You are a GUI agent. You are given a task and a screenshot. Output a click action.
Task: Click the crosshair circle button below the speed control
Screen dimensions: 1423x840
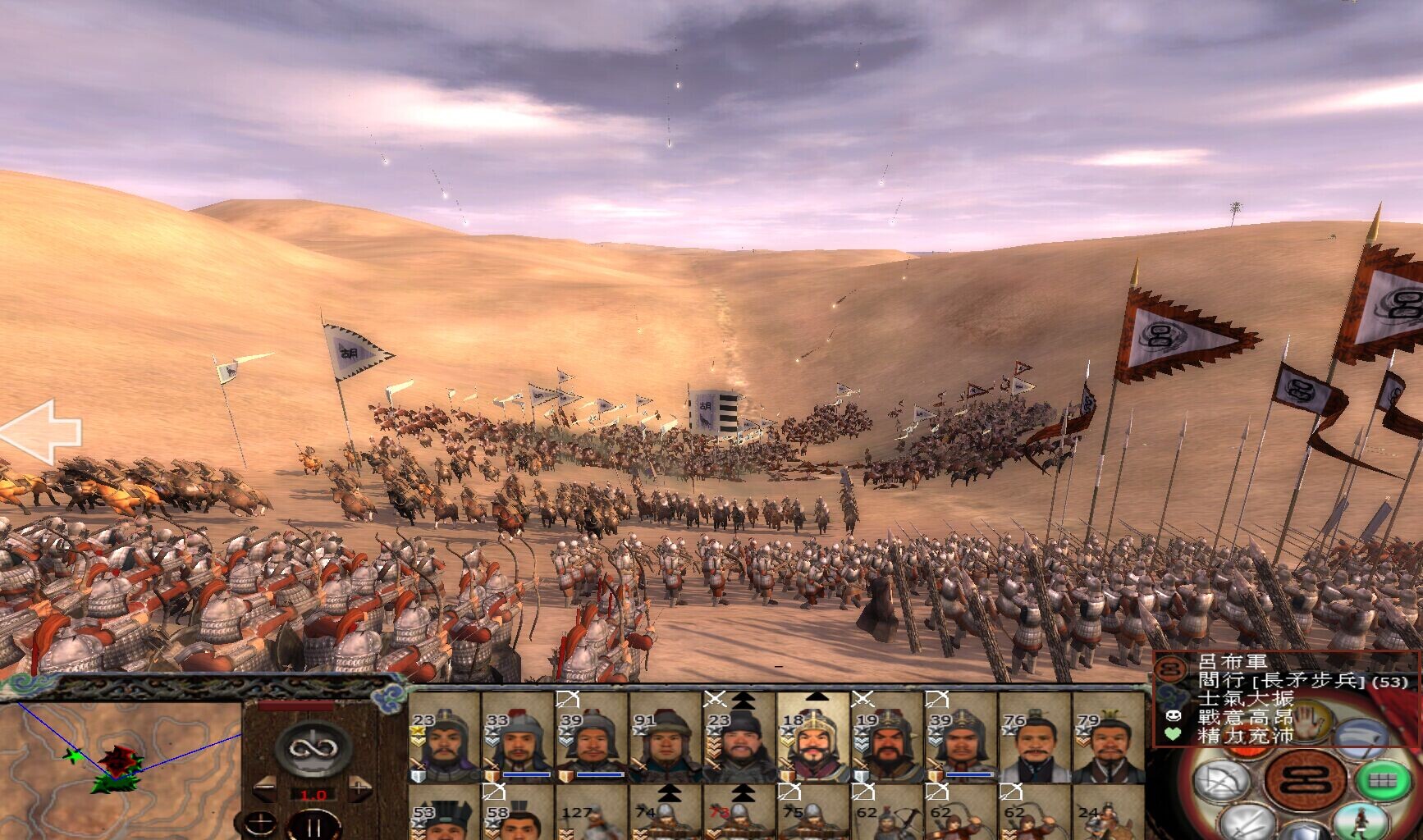pos(260,823)
